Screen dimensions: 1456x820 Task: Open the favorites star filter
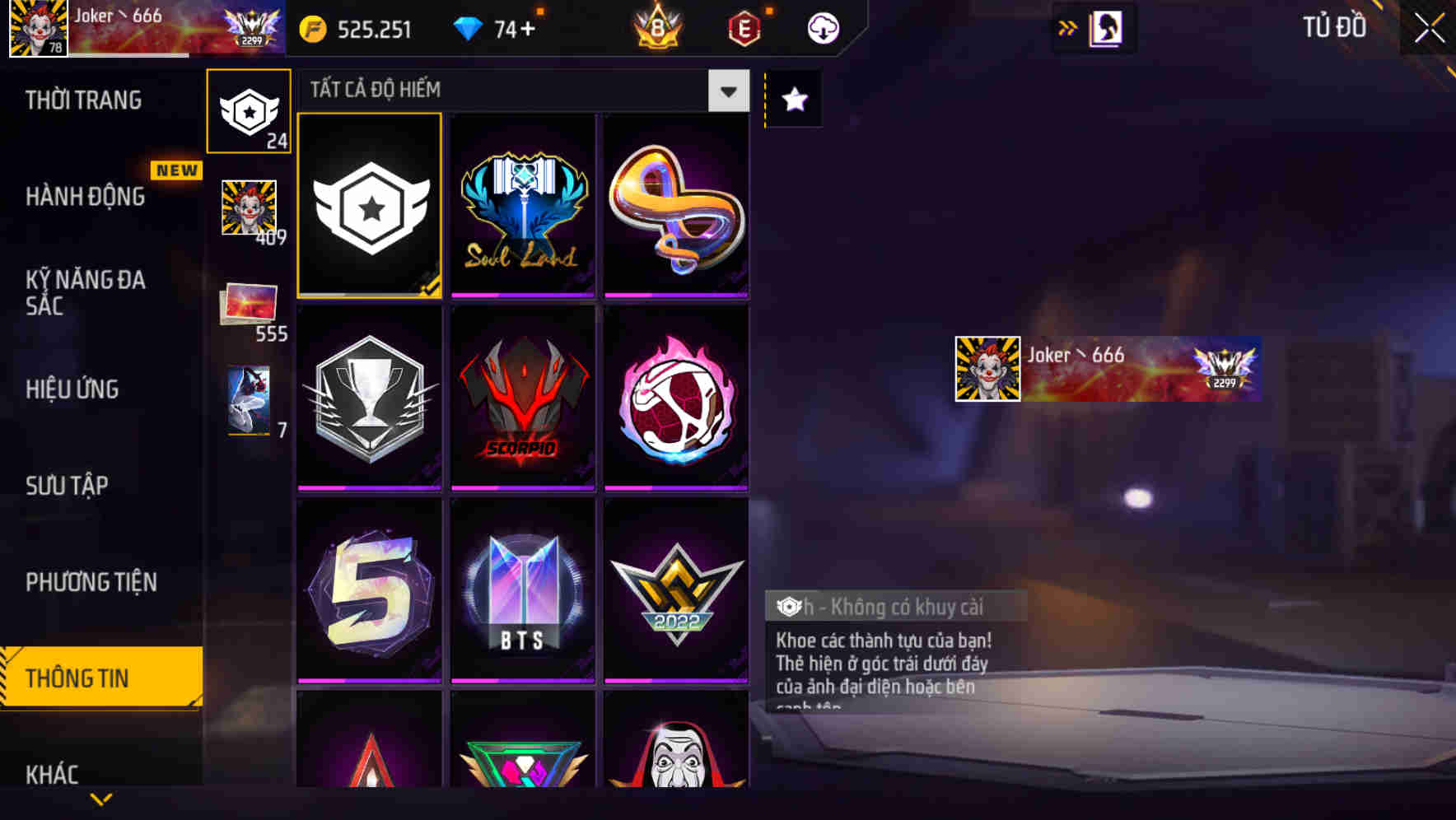pyautogui.click(x=793, y=100)
